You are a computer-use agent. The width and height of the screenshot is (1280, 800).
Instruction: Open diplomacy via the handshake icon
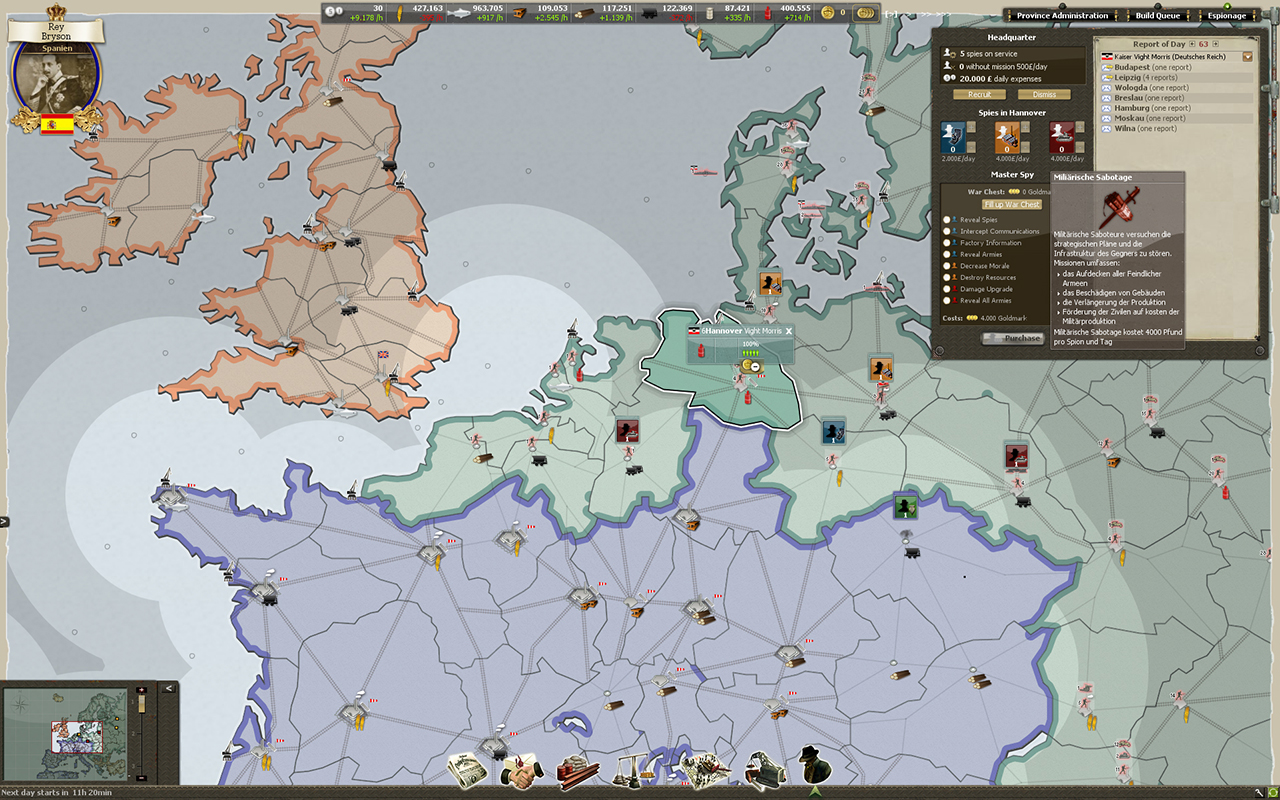tap(520, 769)
